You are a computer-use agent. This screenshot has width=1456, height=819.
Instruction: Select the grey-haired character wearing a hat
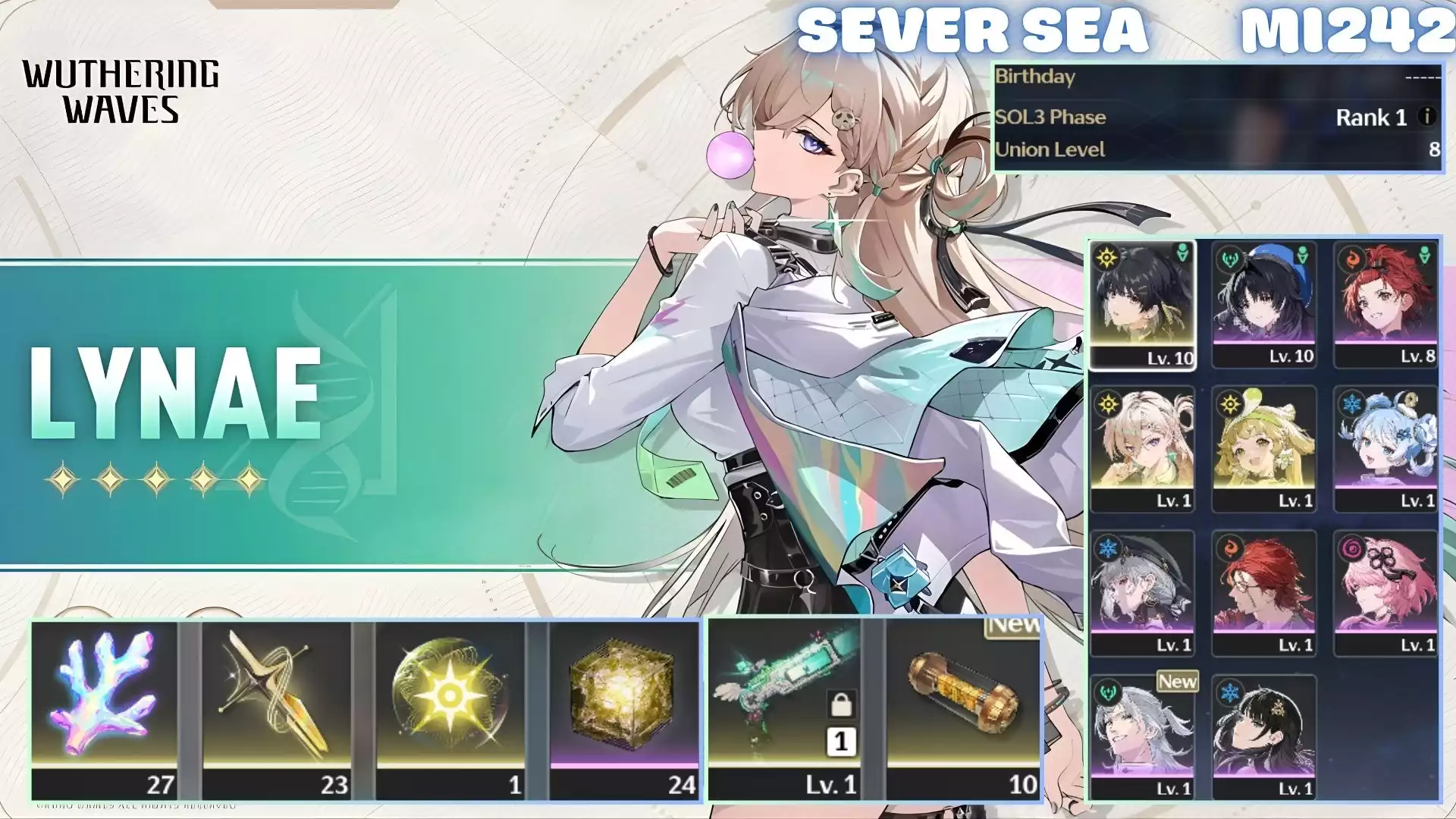(1142, 593)
